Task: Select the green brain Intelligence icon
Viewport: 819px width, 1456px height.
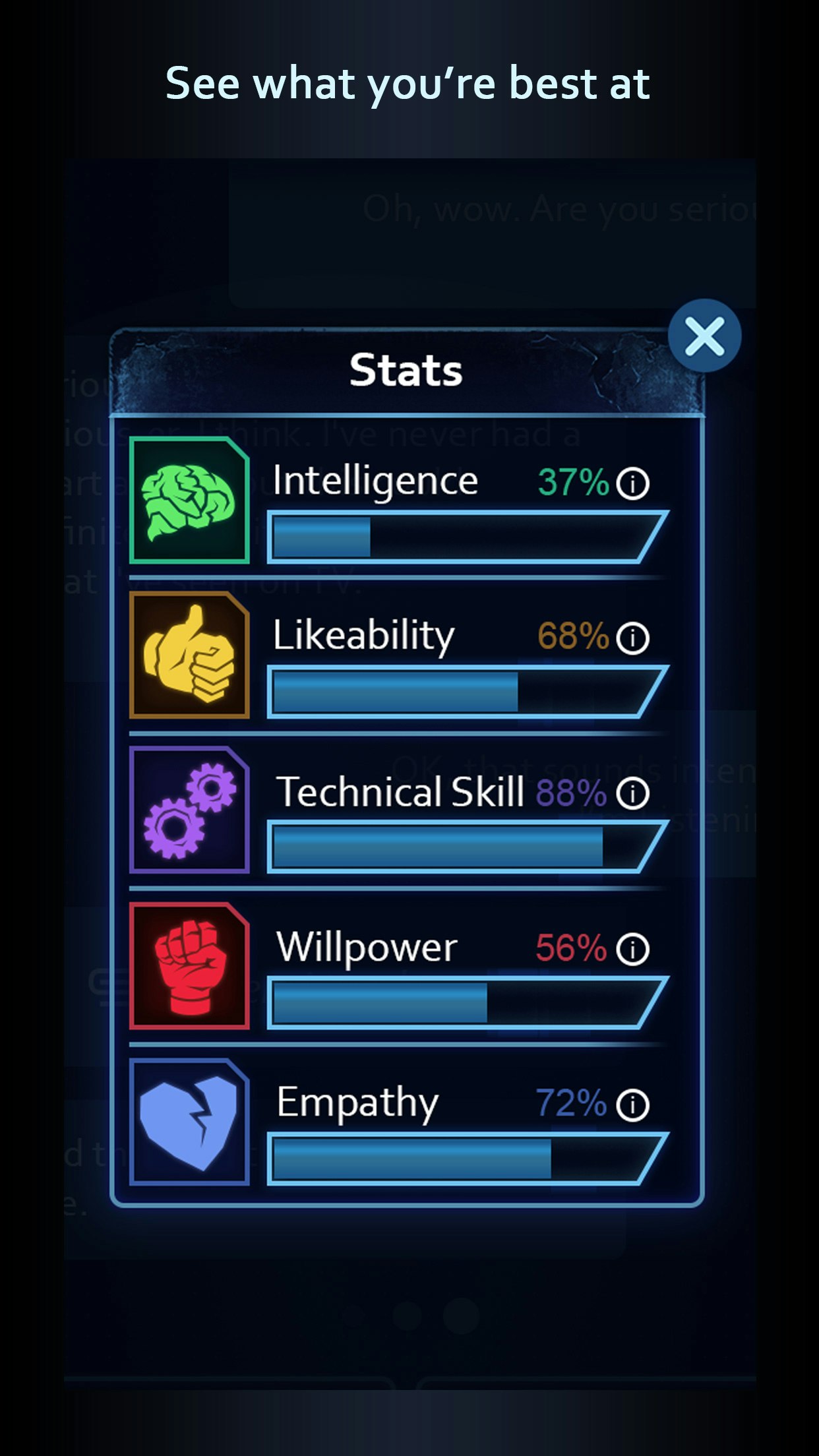Action: tap(189, 501)
